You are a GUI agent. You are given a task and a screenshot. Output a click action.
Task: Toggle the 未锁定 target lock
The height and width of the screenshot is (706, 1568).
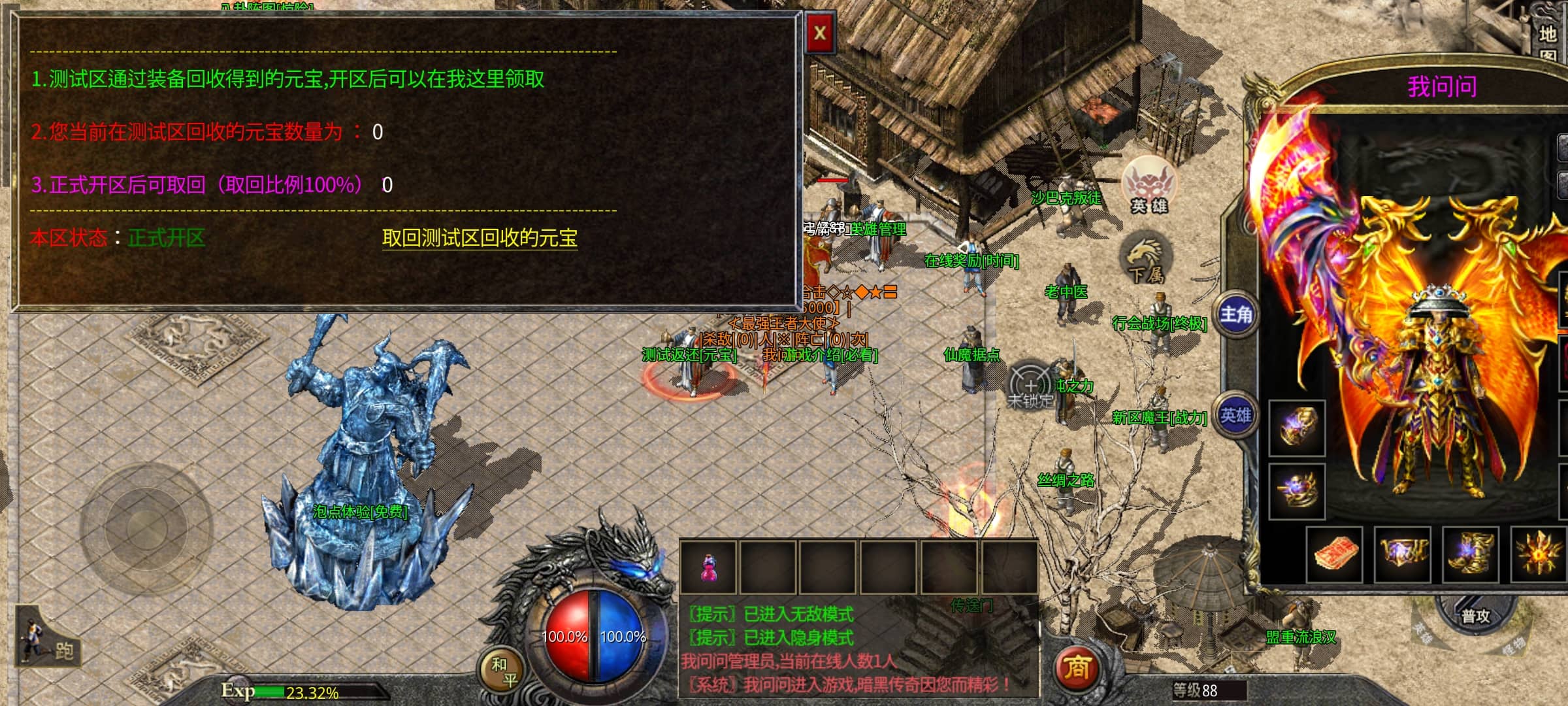click(1030, 386)
